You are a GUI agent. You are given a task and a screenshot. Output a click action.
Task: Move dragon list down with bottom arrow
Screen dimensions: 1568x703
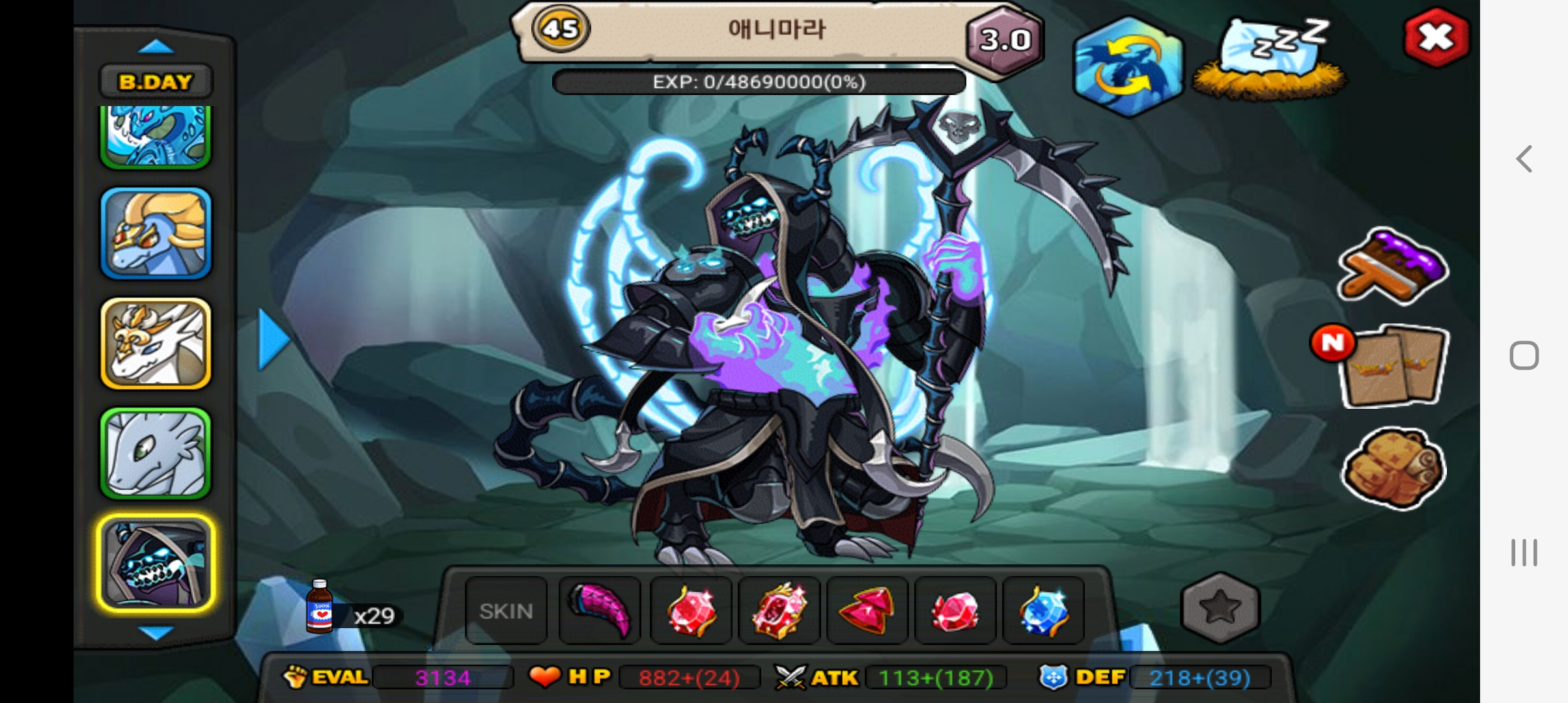pos(156,633)
